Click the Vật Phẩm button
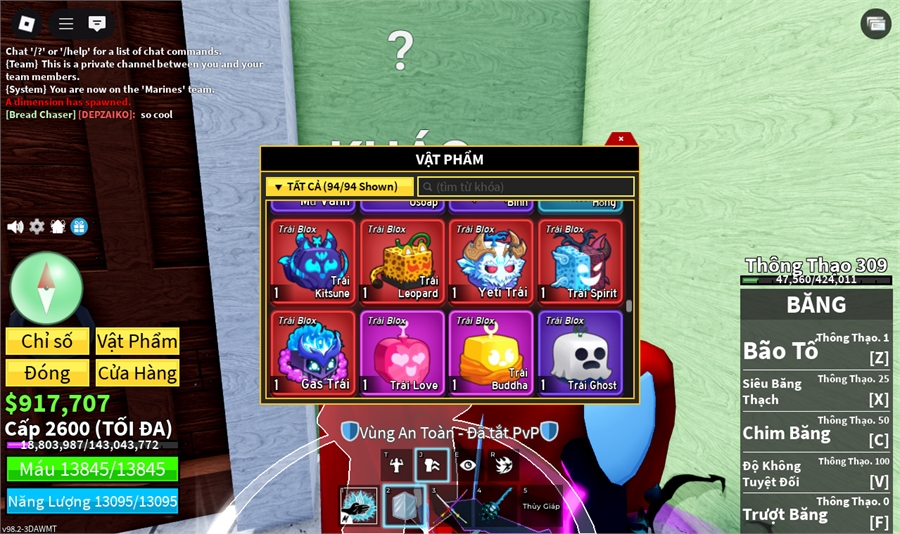 pyautogui.click(x=137, y=341)
